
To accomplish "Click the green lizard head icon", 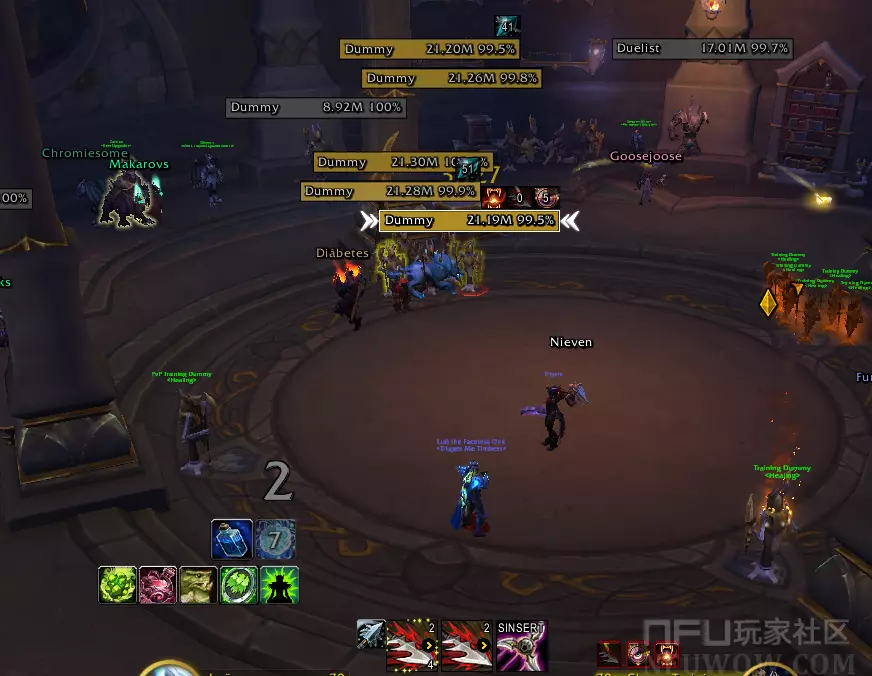I will tap(198, 585).
